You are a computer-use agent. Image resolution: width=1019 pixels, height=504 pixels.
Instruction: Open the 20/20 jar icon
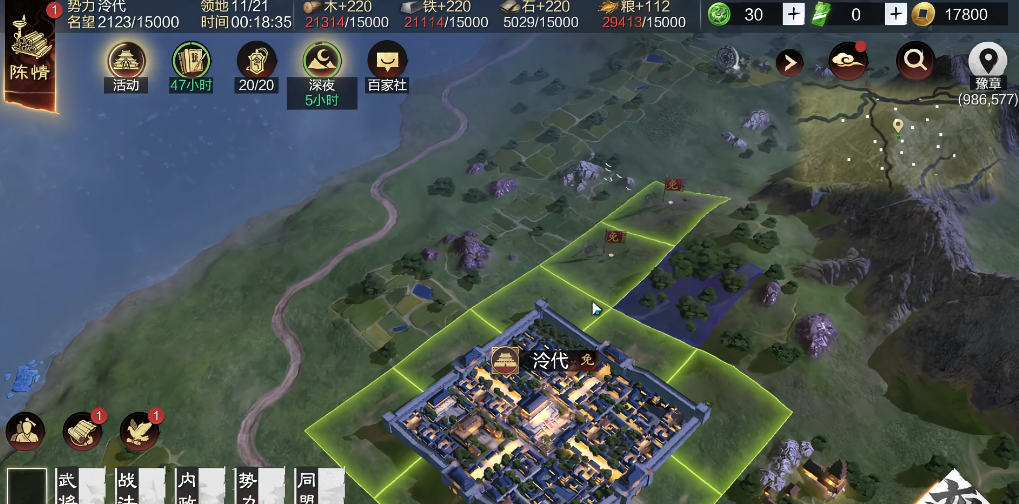256,61
